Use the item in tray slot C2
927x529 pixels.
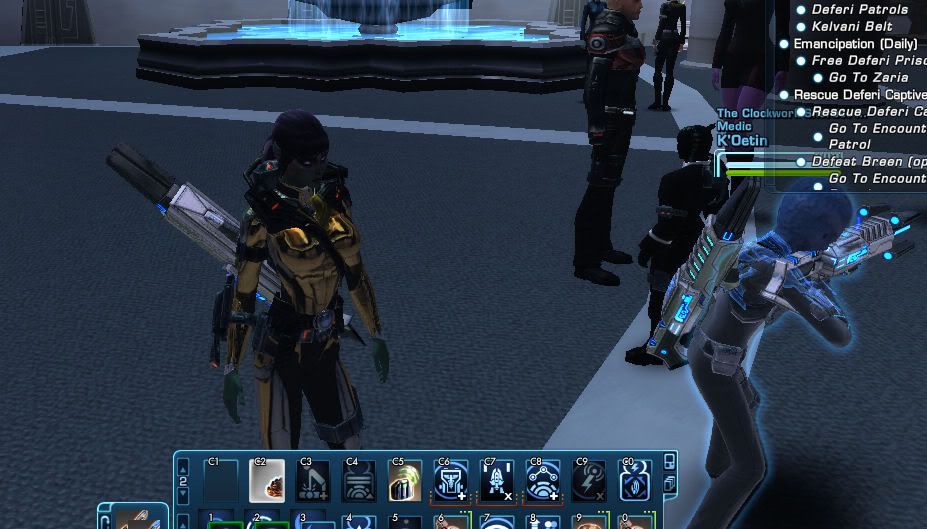click(x=267, y=481)
